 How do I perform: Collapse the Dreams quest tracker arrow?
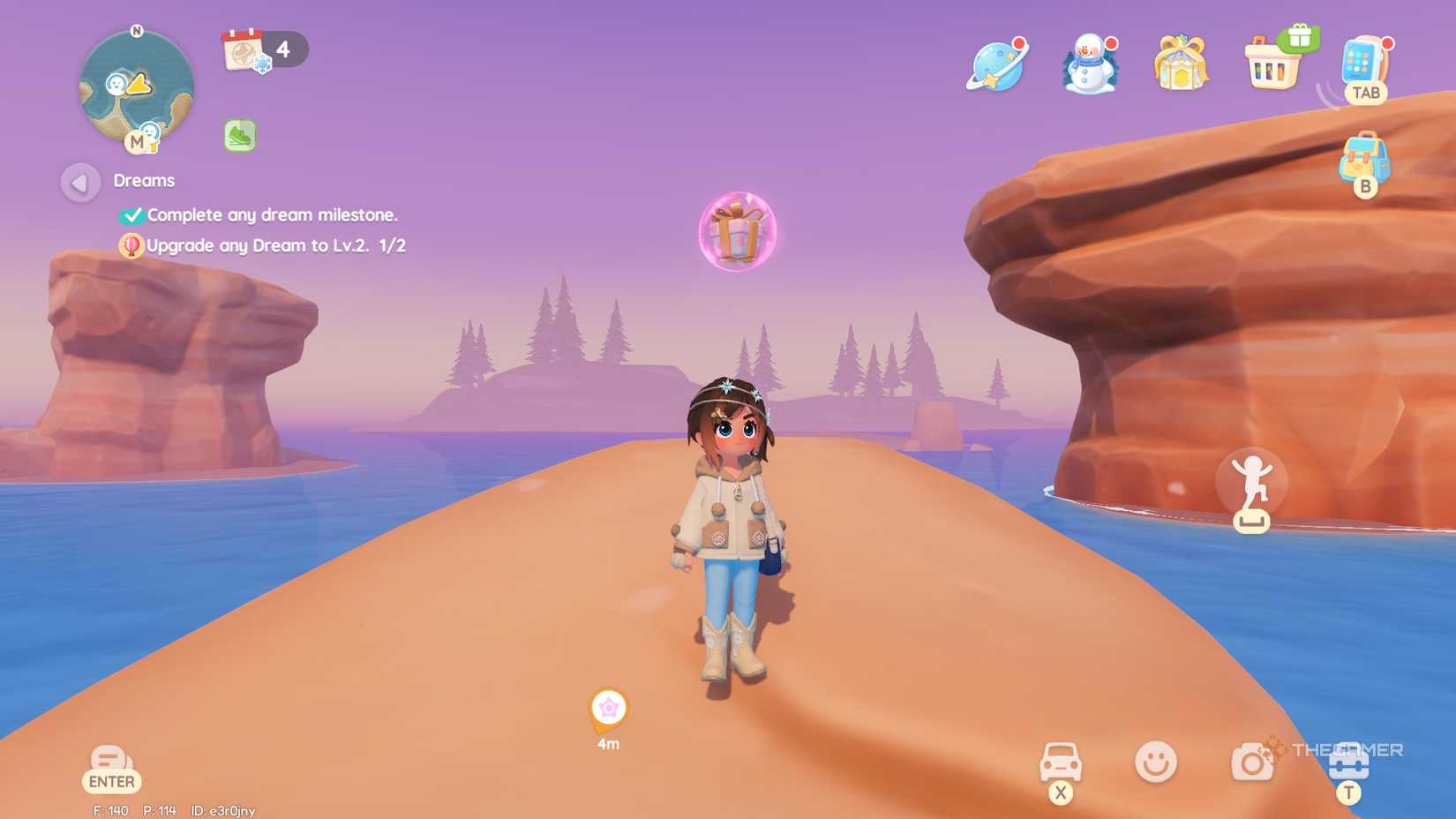tap(80, 182)
